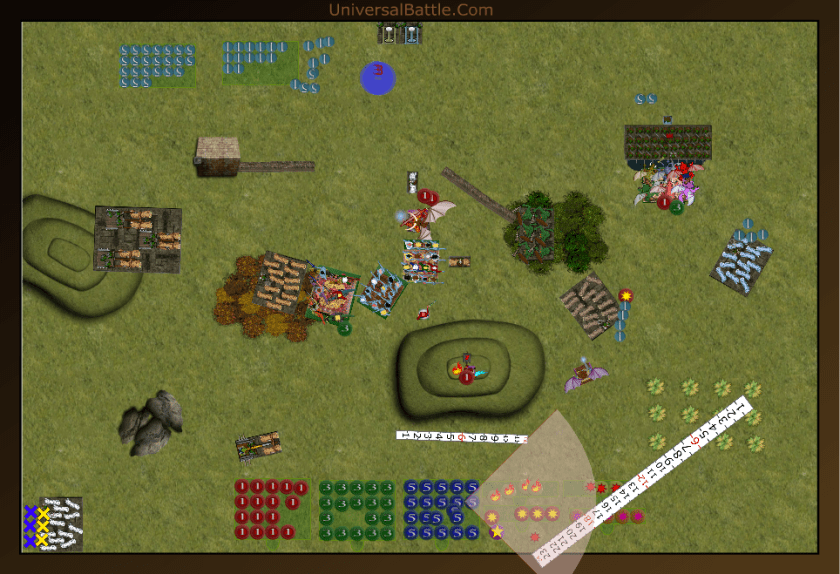
Task: Choose the yellow star token
Action: [x=497, y=532]
